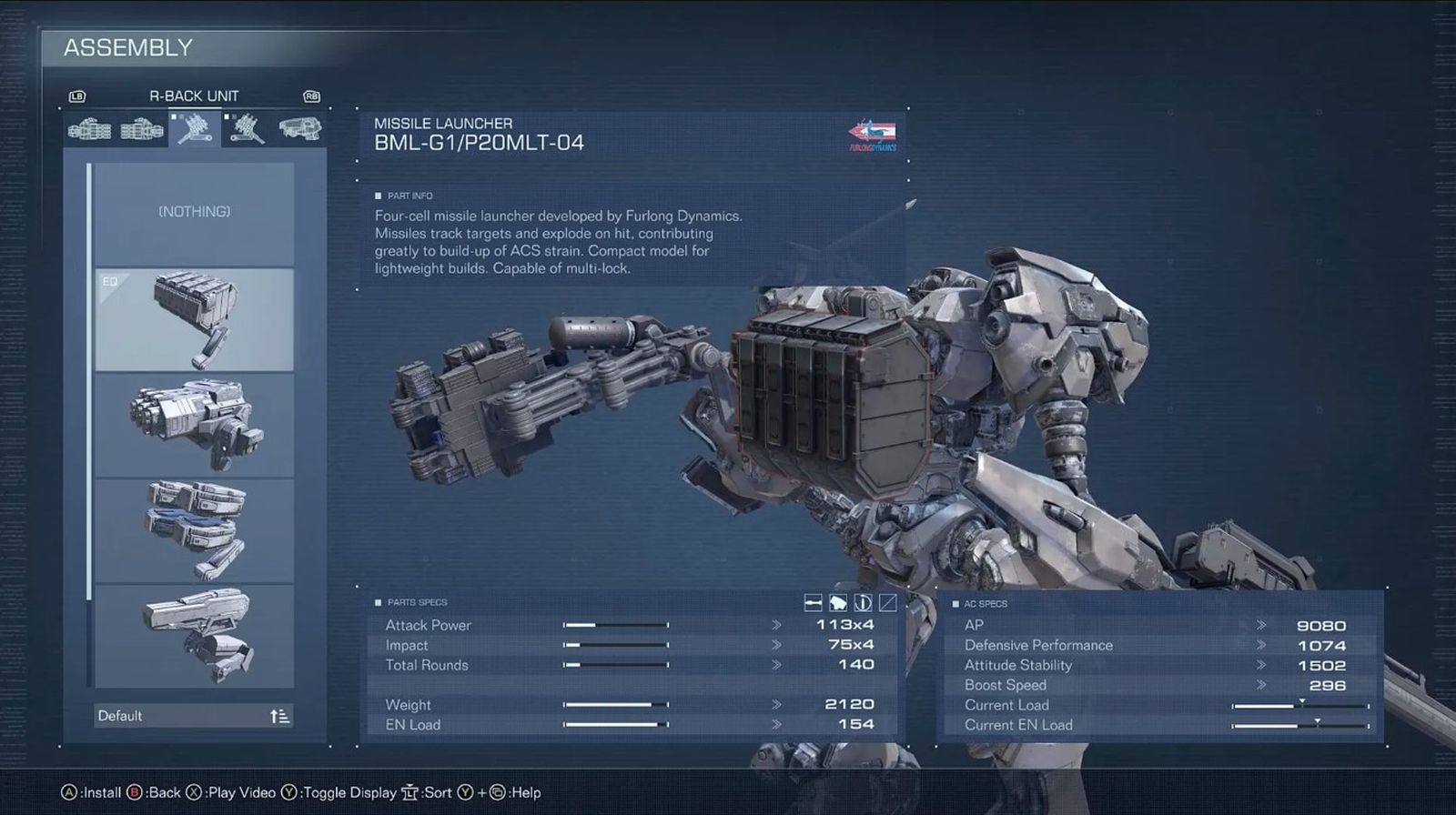Viewport: 1456px width, 815px height.
Task: Open the last tab with the bulky unit icon
Action: pyautogui.click(x=299, y=129)
